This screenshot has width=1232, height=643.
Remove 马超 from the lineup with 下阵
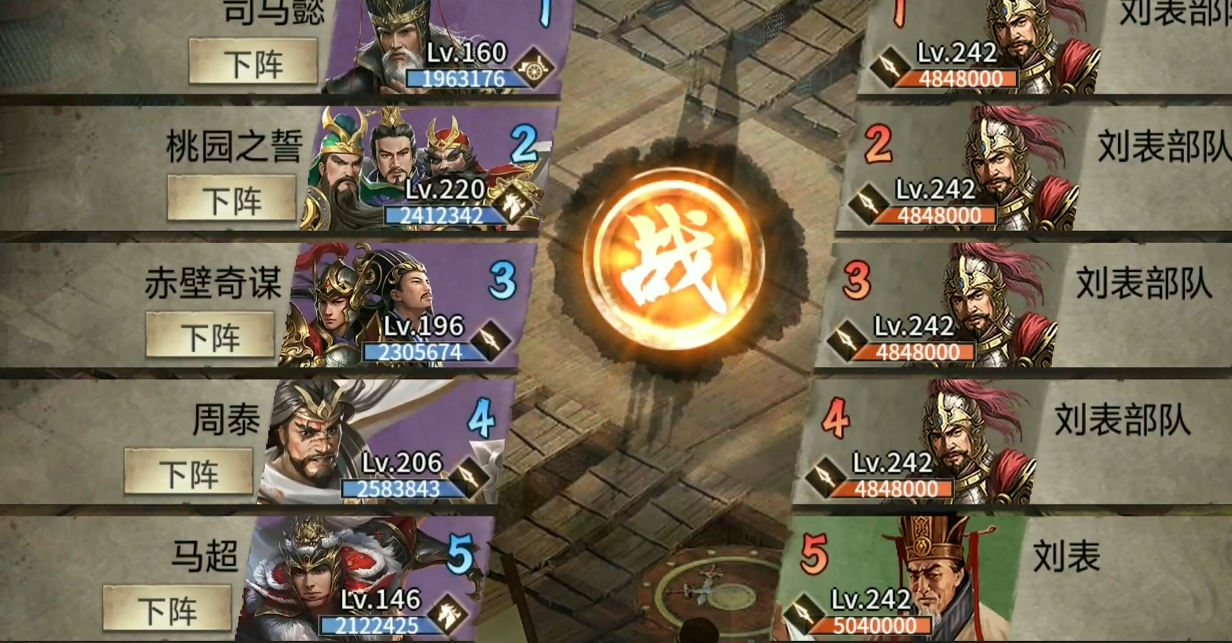click(167, 607)
